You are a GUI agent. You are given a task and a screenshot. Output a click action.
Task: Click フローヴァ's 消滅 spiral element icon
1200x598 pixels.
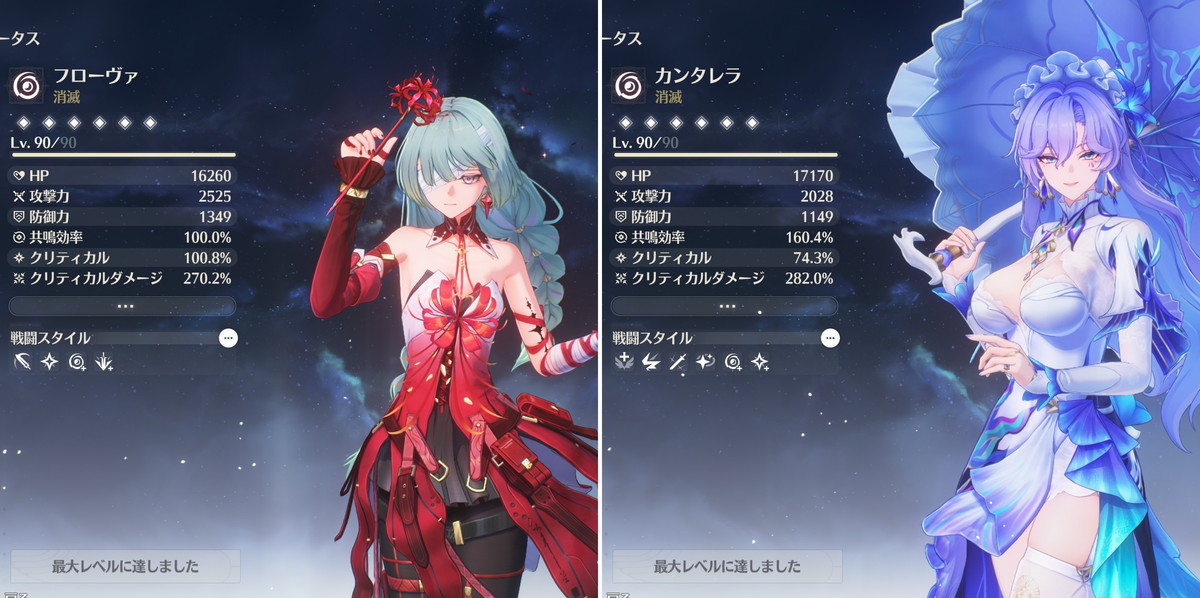(x=27, y=86)
